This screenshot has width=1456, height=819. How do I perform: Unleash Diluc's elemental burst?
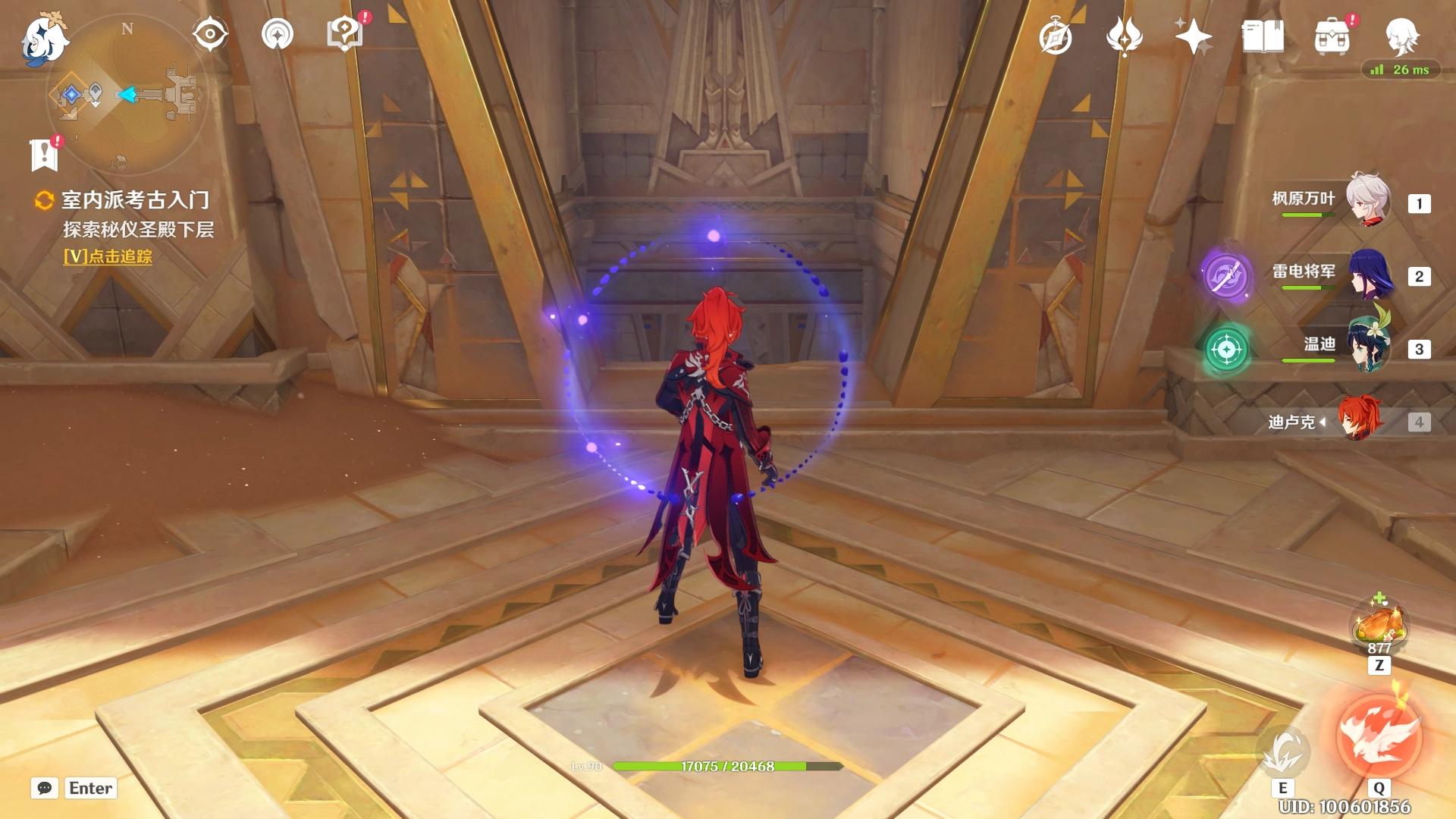coord(1379,737)
